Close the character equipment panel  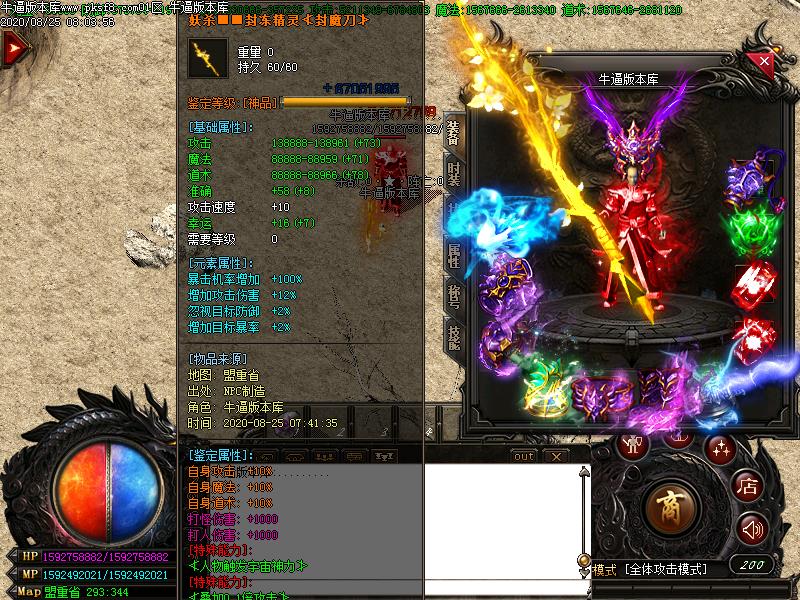click(x=765, y=61)
